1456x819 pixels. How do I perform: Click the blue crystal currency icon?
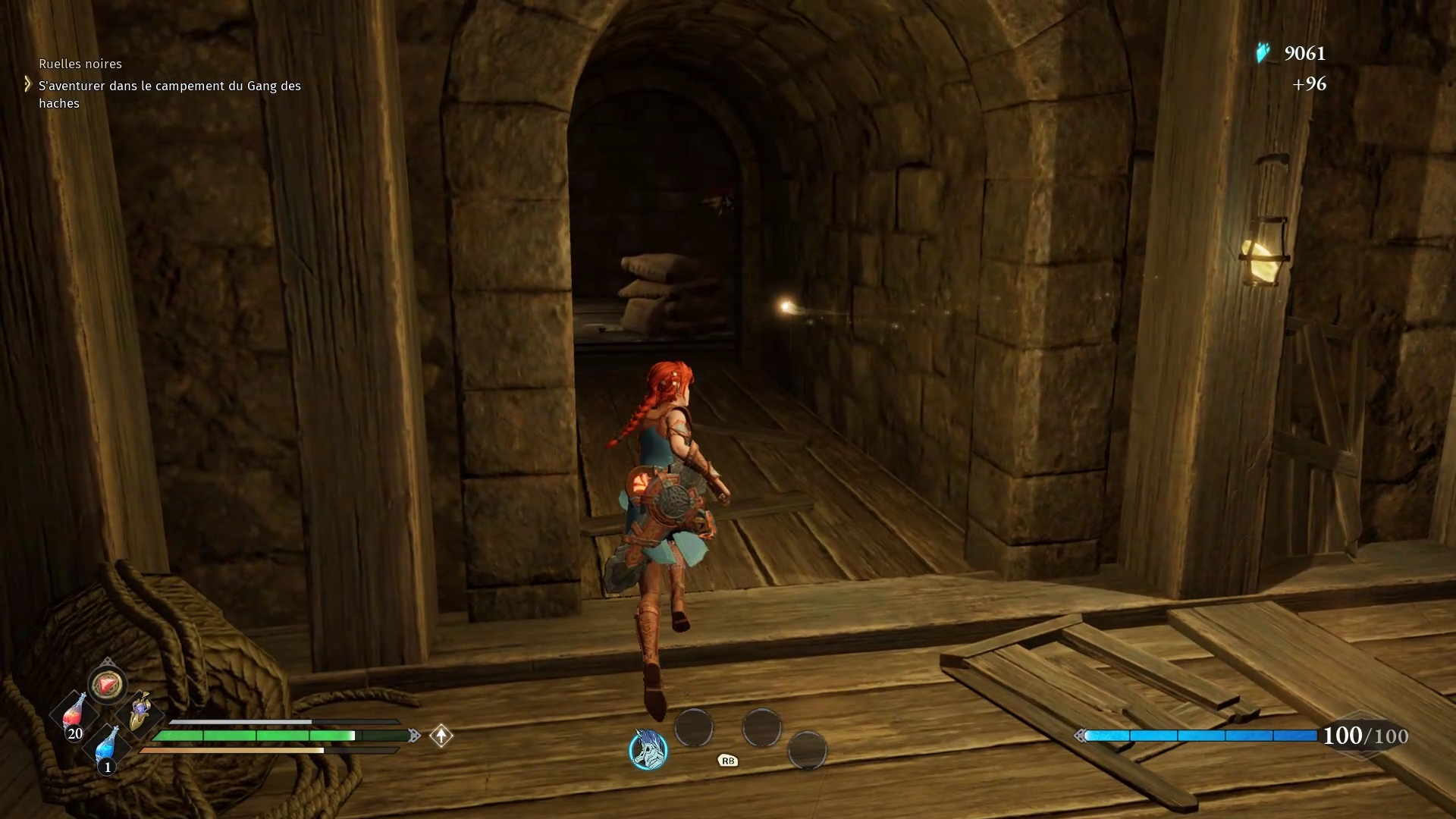pyautogui.click(x=1263, y=53)
